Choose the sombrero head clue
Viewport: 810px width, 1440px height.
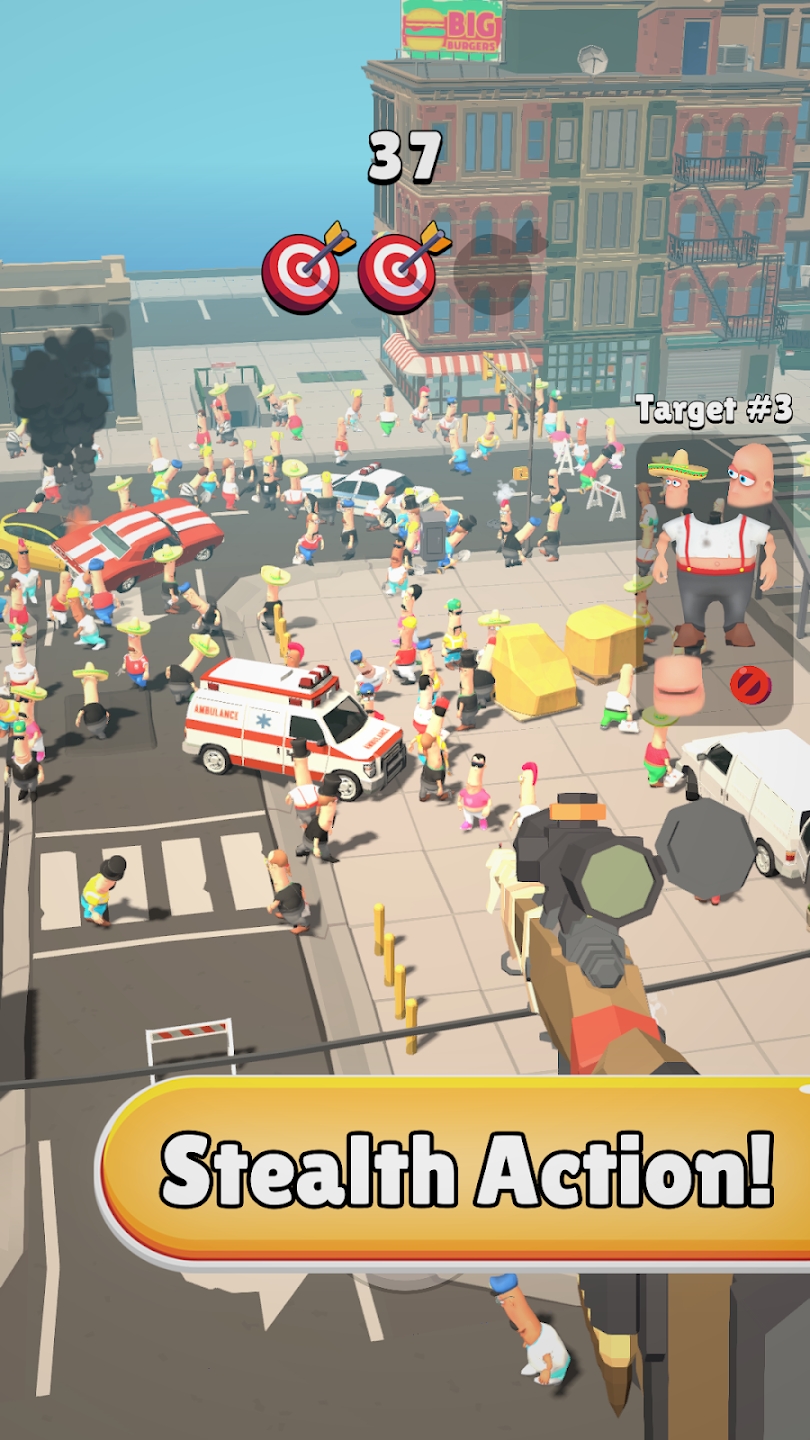click(677, 478)
